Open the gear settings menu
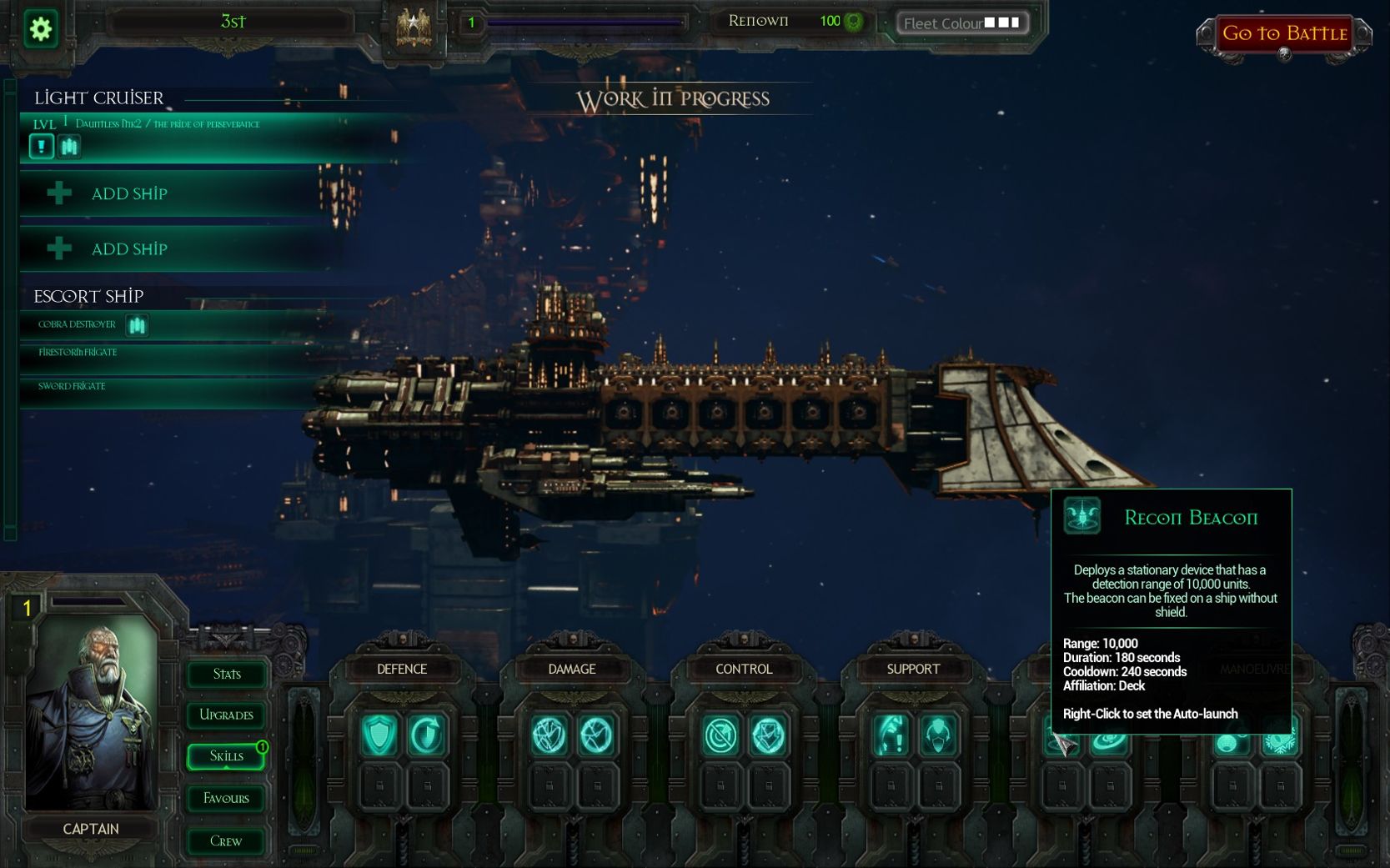The width and height of the screenshot is (1390, 868). 40,29
